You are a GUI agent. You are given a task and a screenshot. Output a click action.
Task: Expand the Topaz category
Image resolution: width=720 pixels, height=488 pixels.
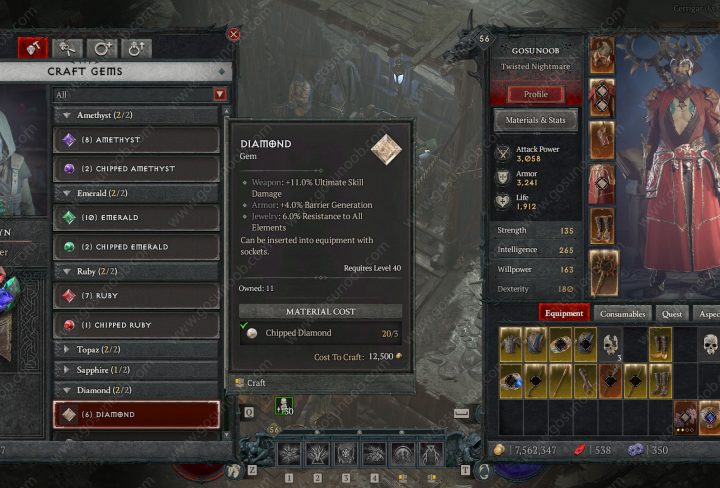[135, 349]
